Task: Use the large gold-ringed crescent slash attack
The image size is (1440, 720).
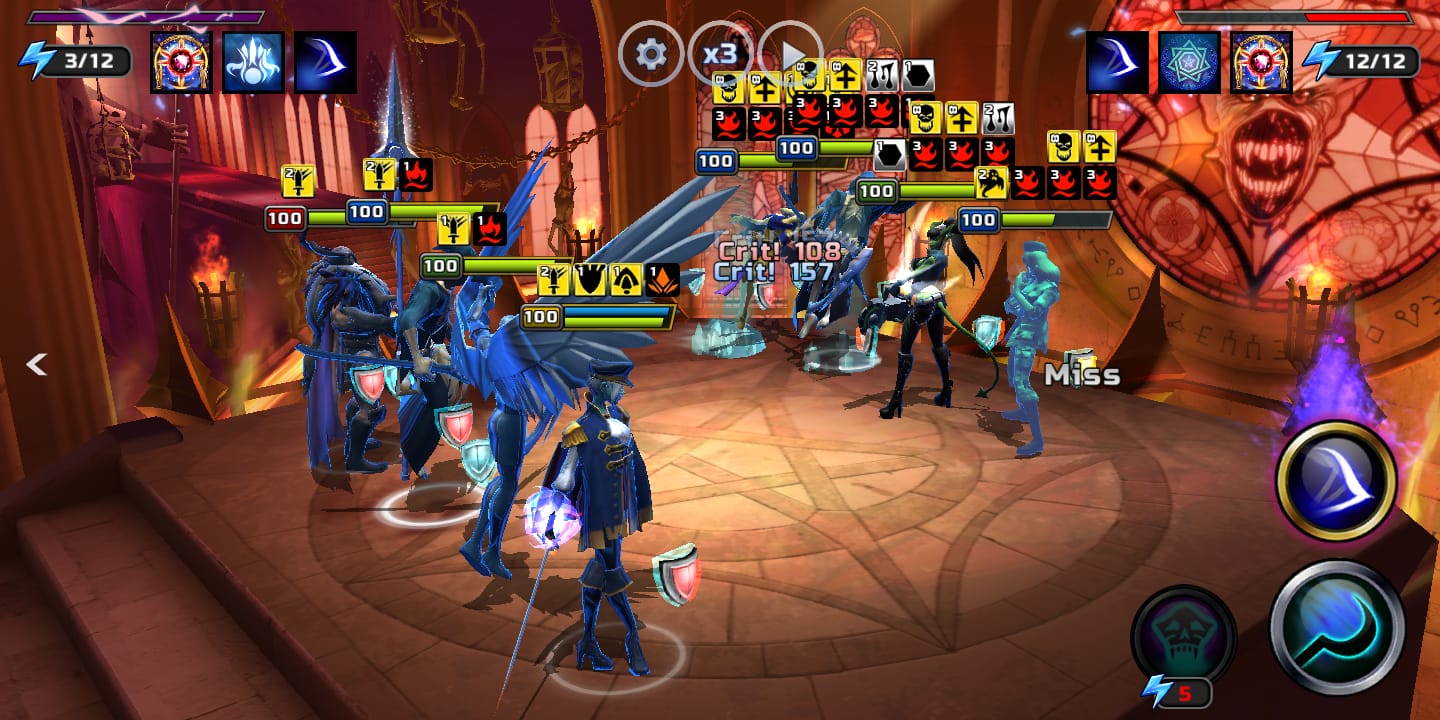Action: click(x=1335, y=481)
